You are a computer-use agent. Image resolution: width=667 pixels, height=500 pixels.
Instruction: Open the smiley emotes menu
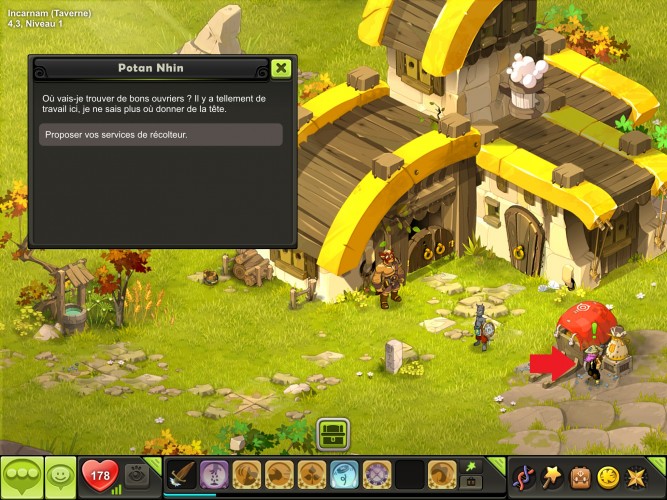point(61,474)
